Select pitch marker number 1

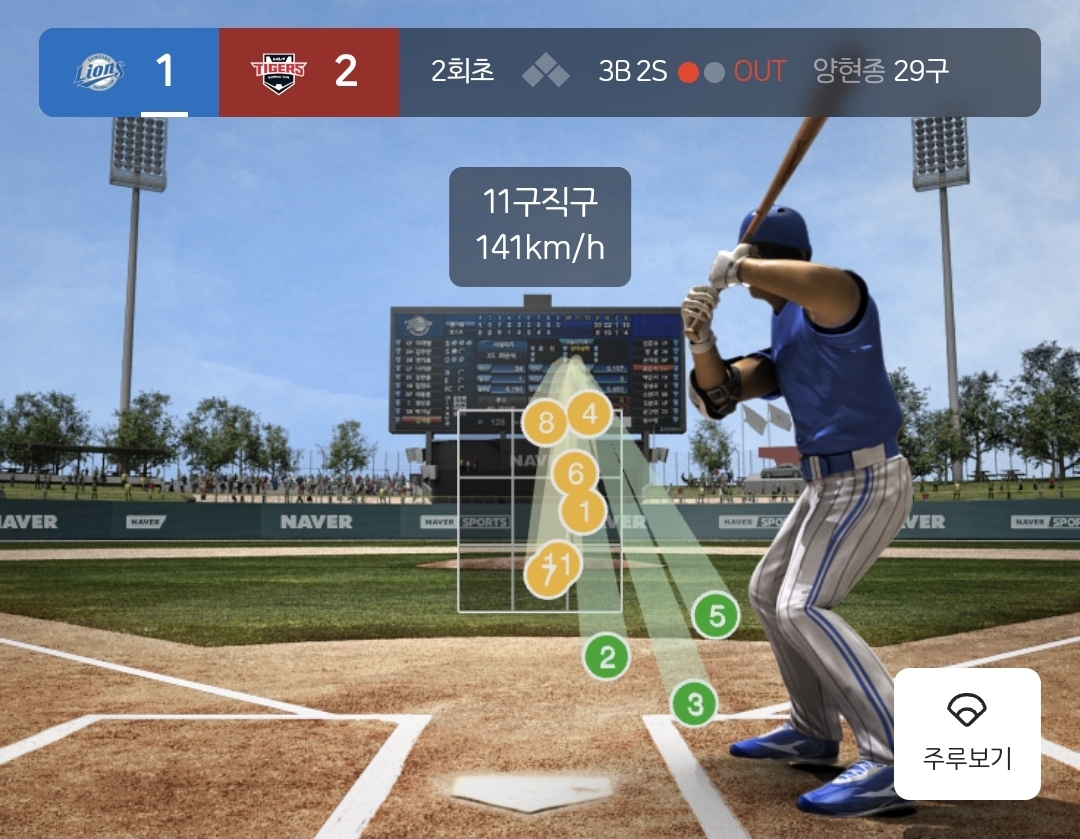[584, 513]
